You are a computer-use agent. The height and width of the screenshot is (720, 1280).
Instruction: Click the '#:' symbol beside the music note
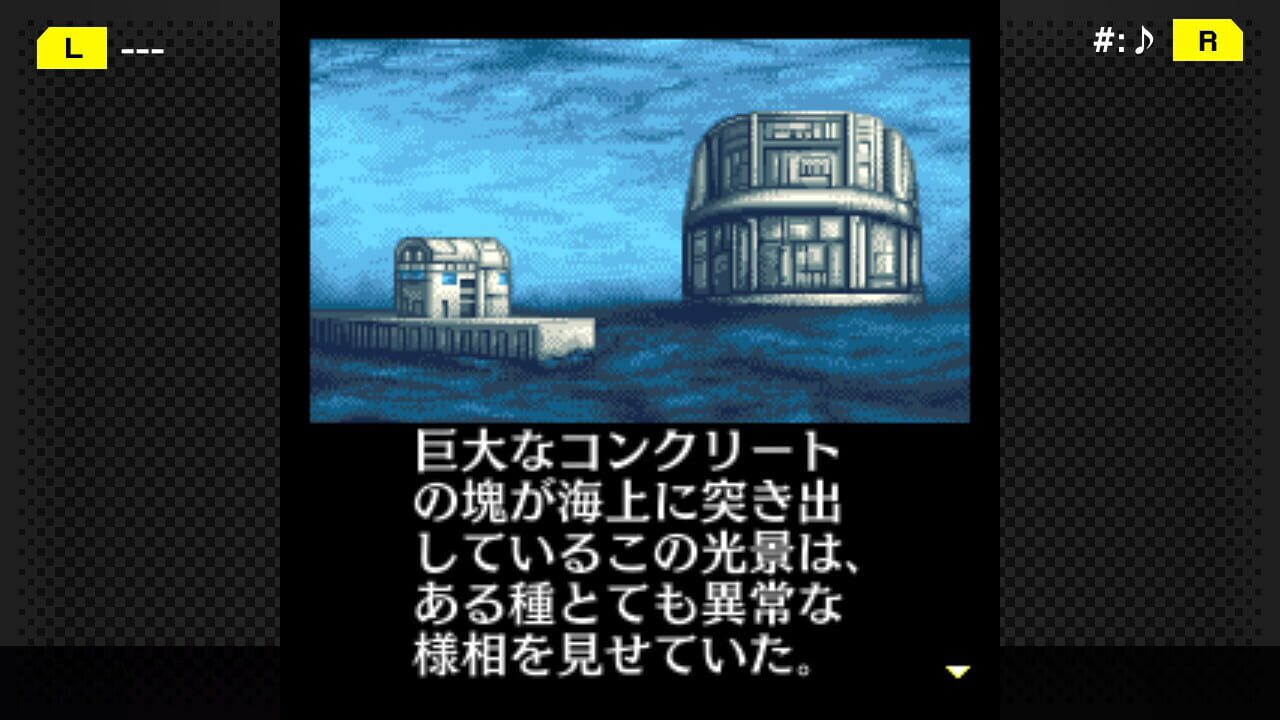pos(1110,41)
